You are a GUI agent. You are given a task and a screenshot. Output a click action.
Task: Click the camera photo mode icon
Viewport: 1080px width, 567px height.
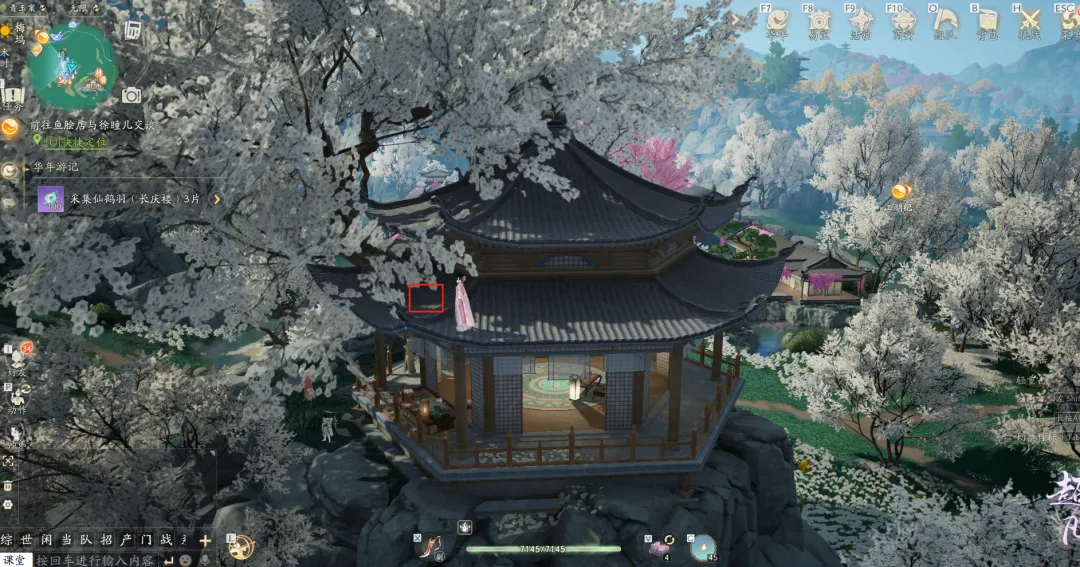[131, 95]
